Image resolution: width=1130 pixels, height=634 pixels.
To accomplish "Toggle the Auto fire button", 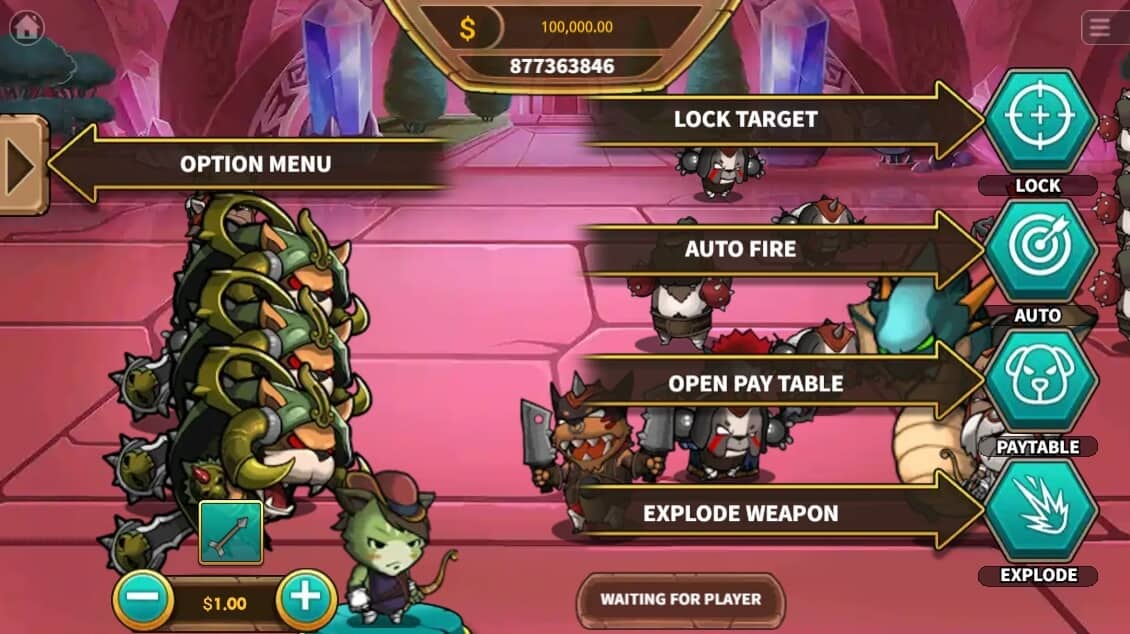I will coord(1040,250).
